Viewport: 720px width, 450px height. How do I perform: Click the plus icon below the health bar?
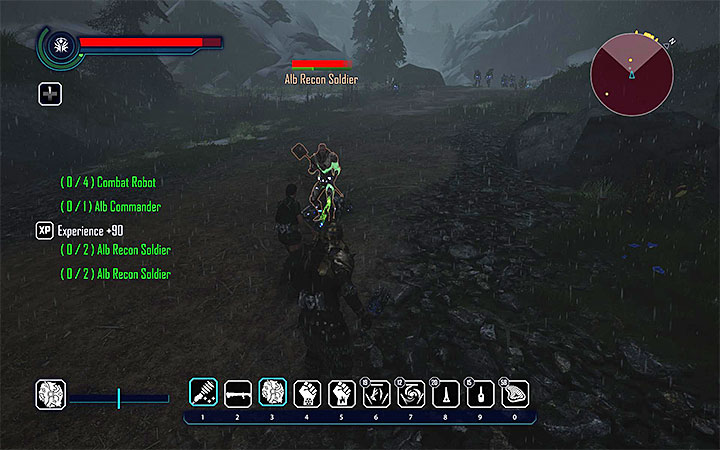(x=50, y=94)
